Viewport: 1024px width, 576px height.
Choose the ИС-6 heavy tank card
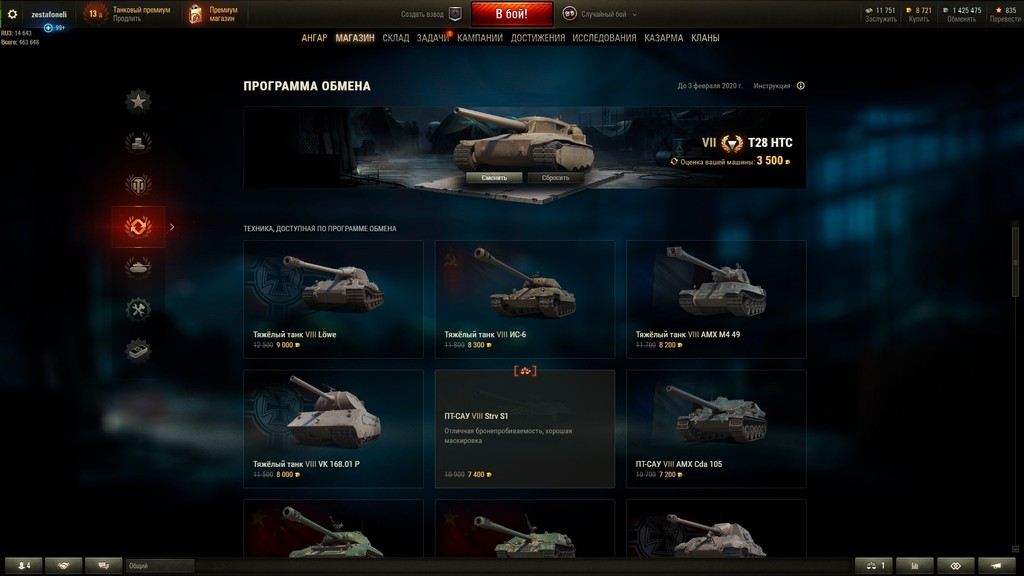point(524,299)
